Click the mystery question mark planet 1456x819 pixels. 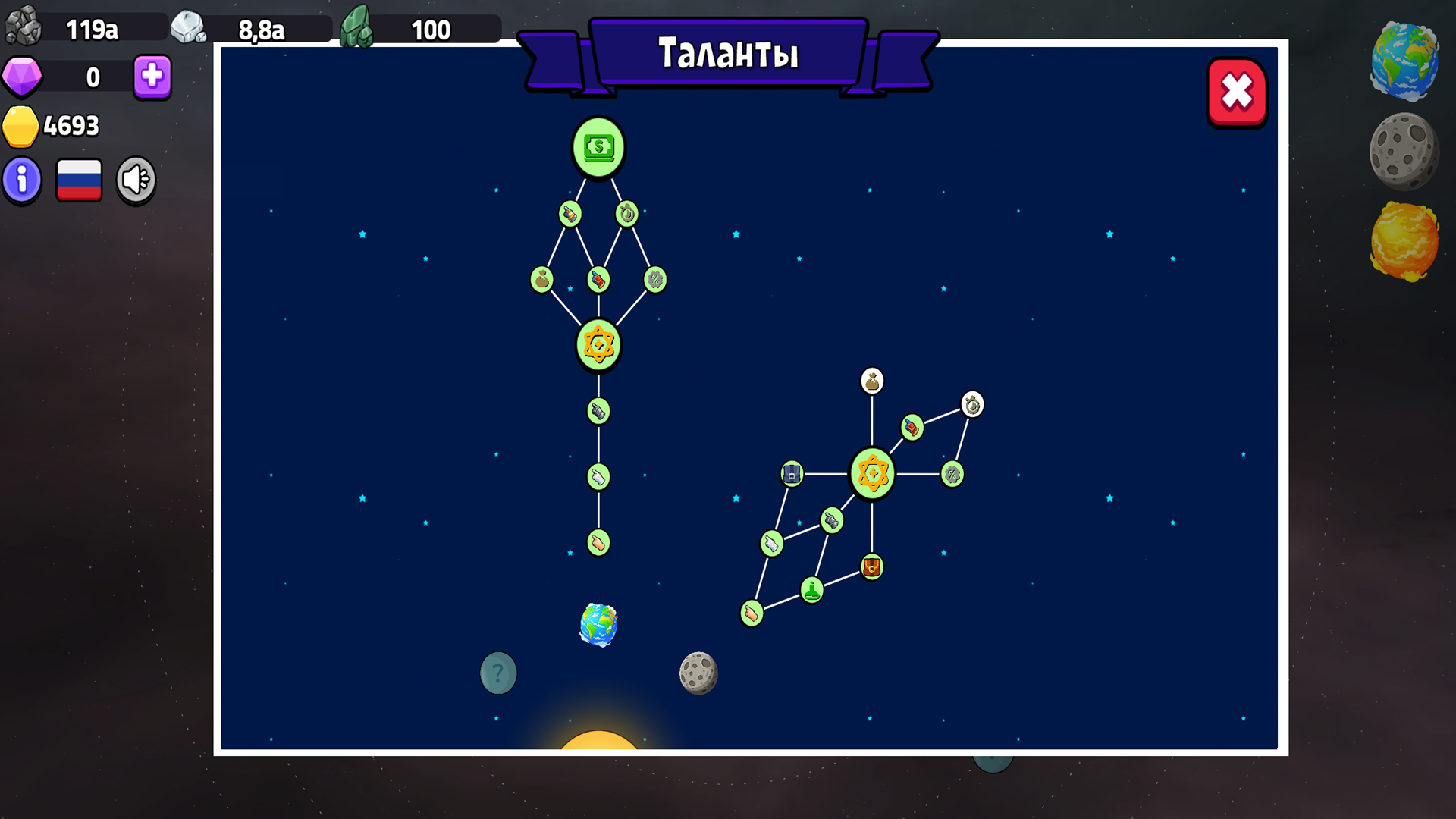pos(497,672)
